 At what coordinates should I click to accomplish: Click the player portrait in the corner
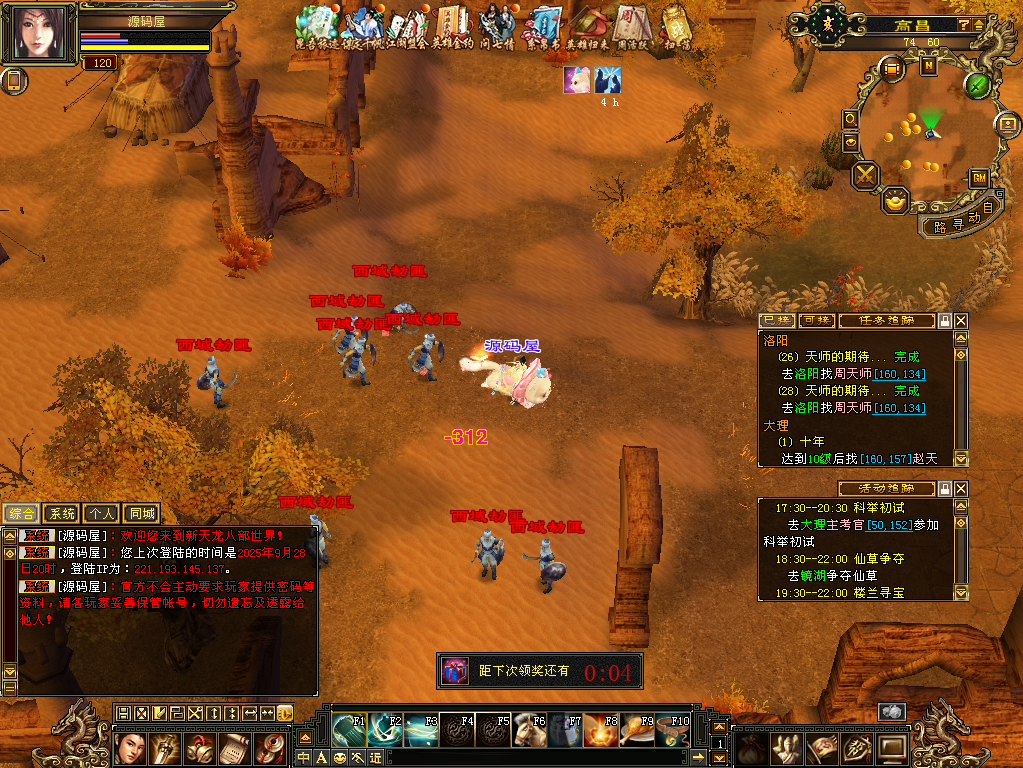[44, 34]
